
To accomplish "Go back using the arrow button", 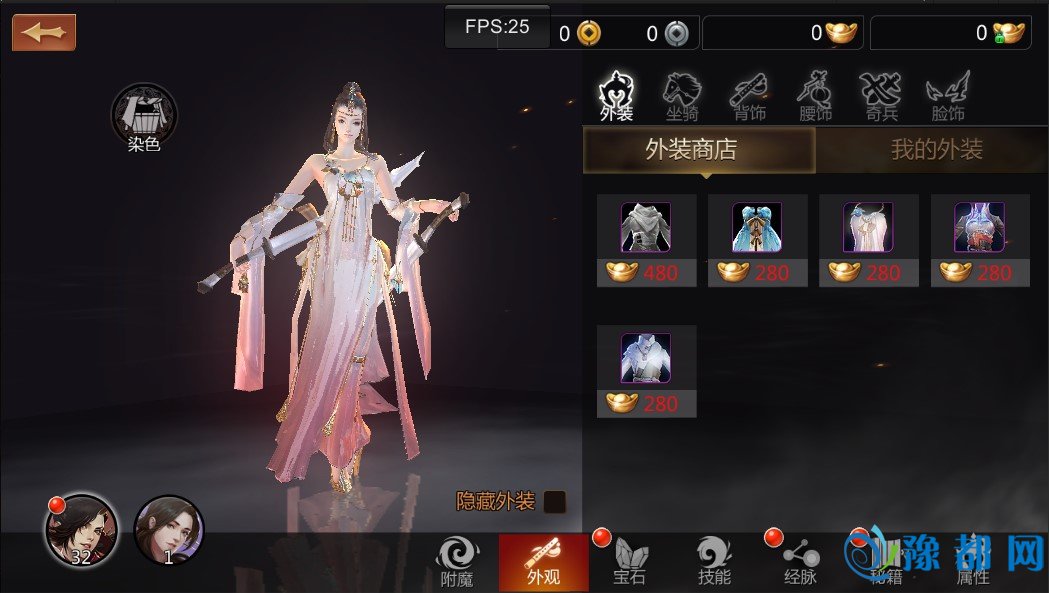I will click(44, 32).
